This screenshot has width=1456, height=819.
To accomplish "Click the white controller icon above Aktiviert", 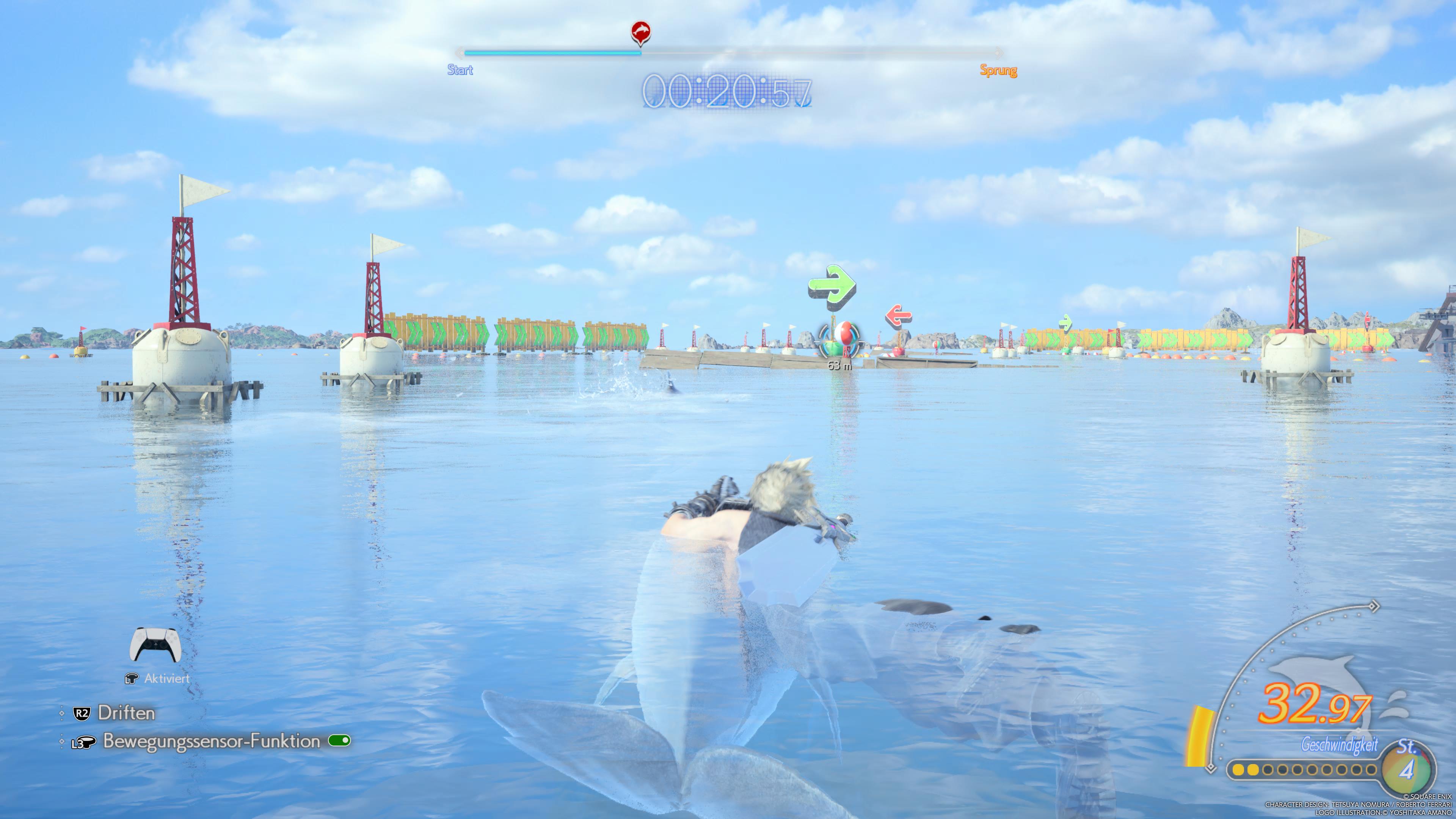I will [155, 645].
